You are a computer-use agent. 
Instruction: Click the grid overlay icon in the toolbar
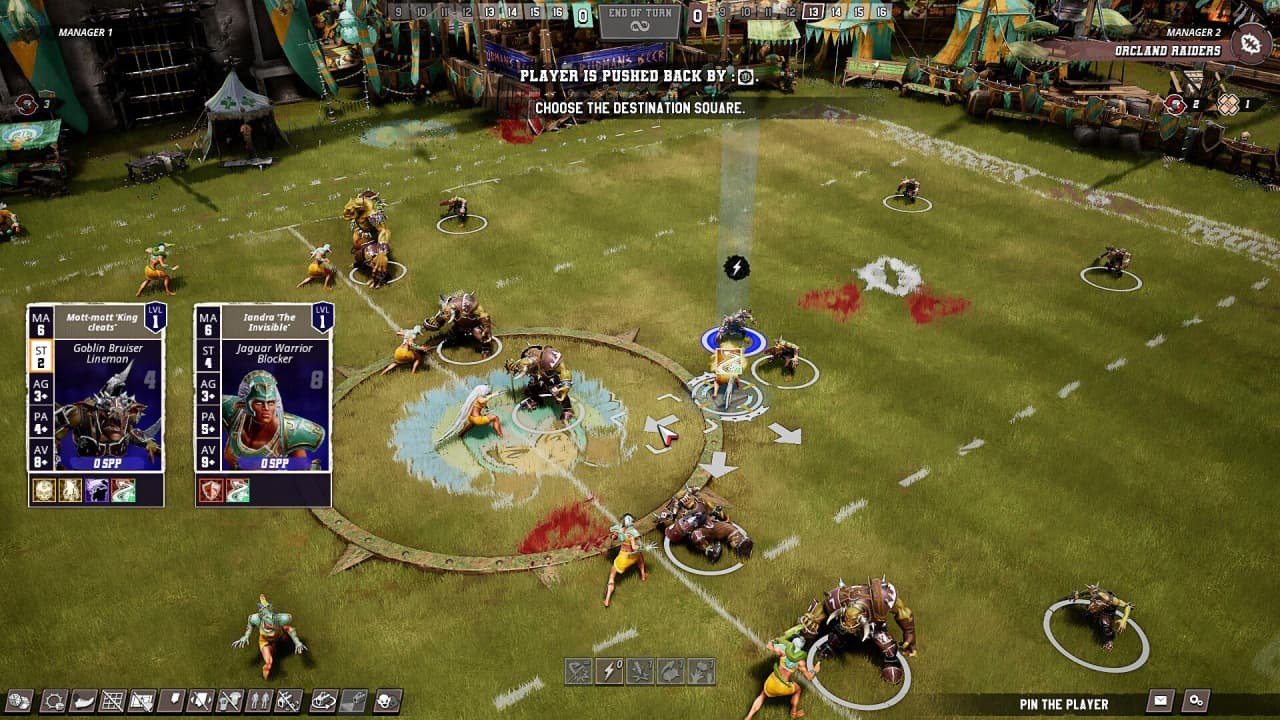tap(115, 701)
